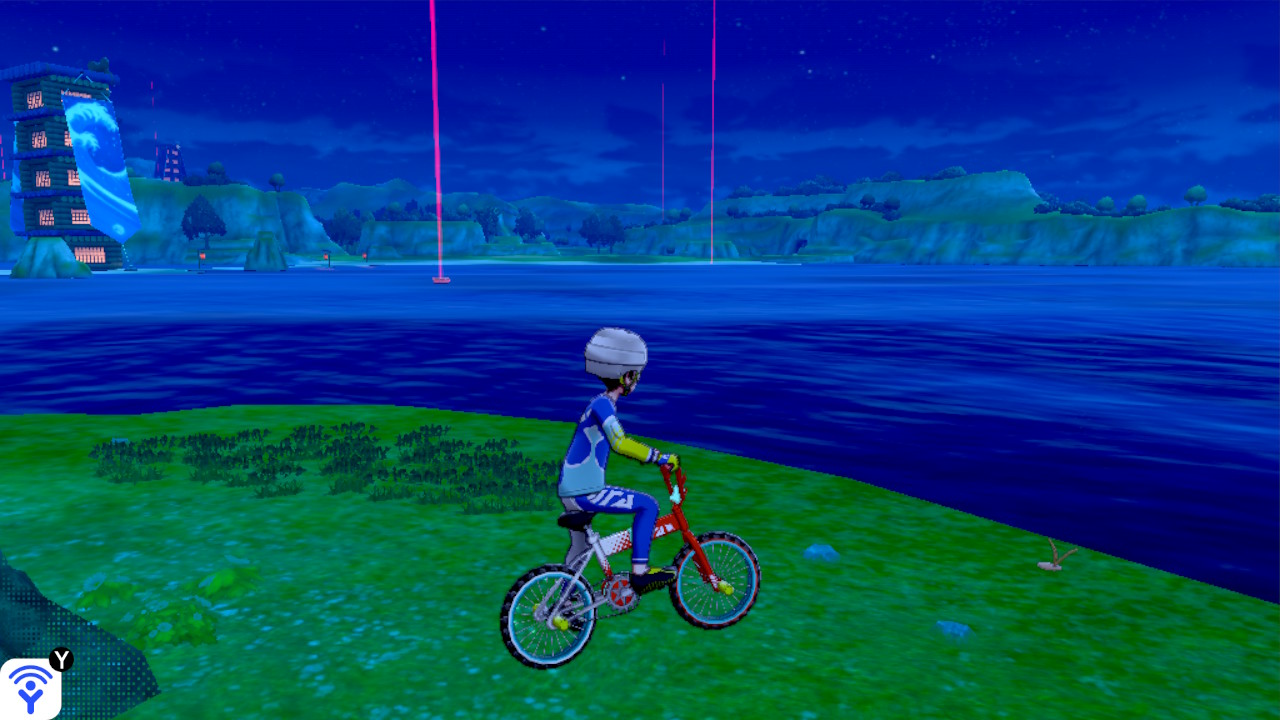Open the Y-Comm wireless icon
The width and height of the screenshot is (1280, 720).
(31, 688)
